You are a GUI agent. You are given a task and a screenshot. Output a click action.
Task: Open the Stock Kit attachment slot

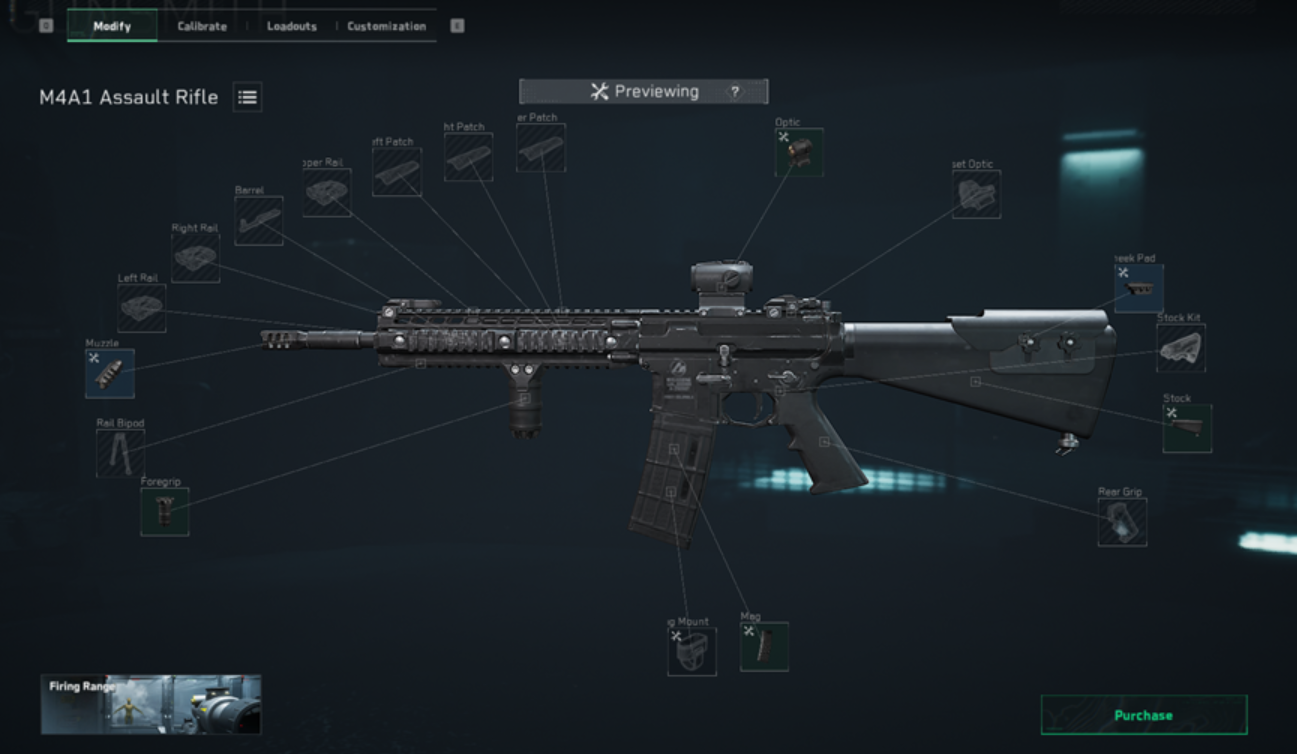[x=1182, y=348]
